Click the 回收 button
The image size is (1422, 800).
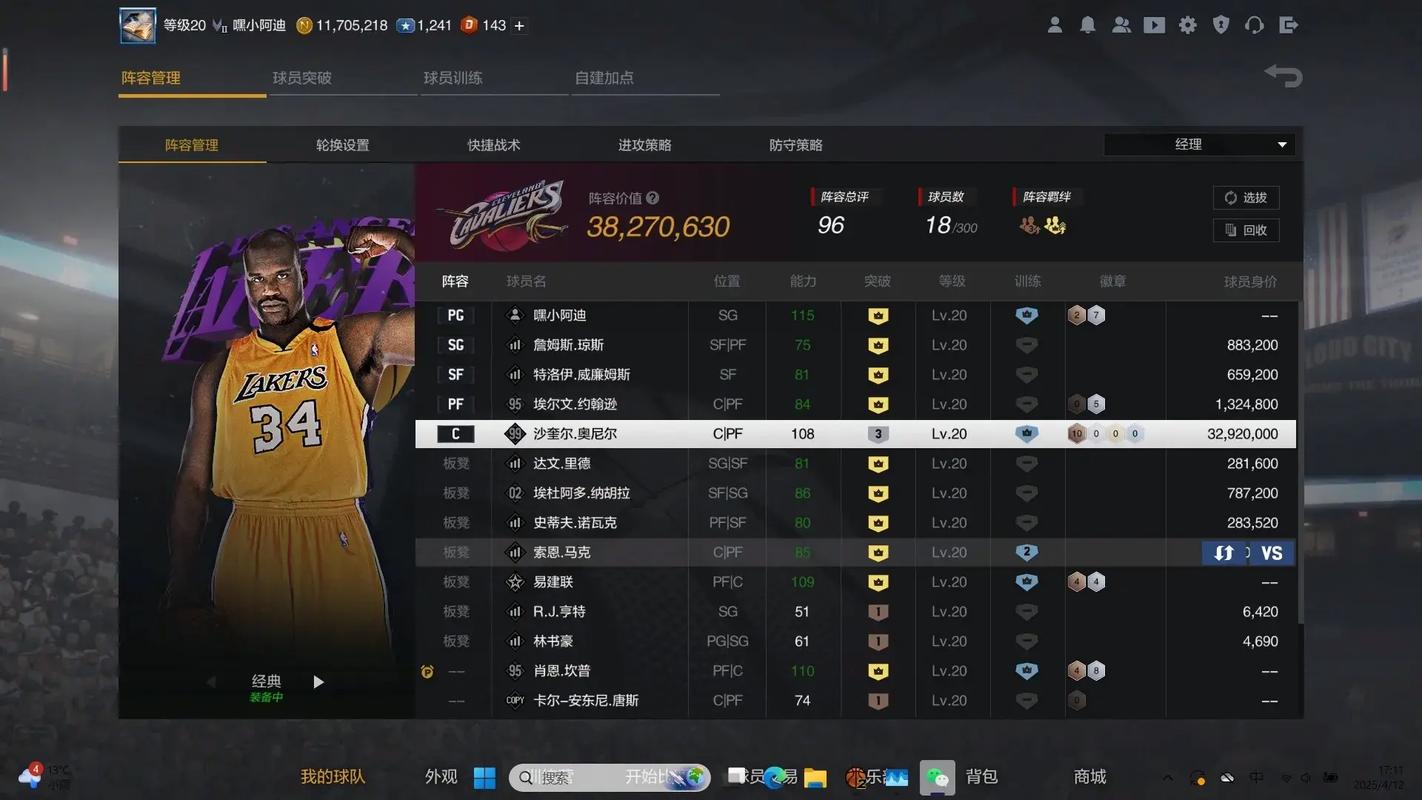[1246, 230]
